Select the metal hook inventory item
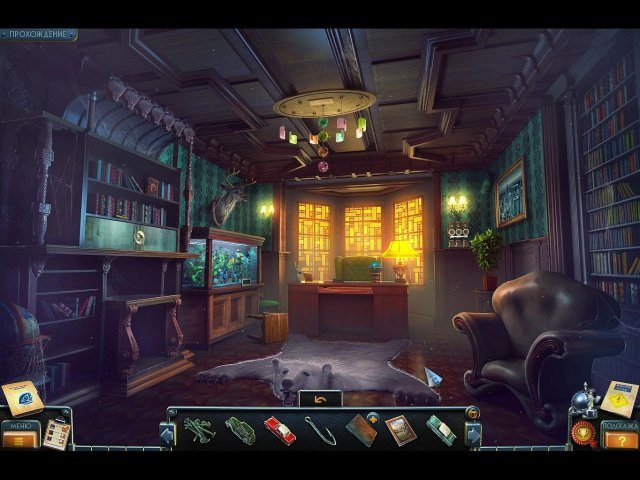Image resolution: width=640 pixels, height=480 pixels. click(320, 430)
